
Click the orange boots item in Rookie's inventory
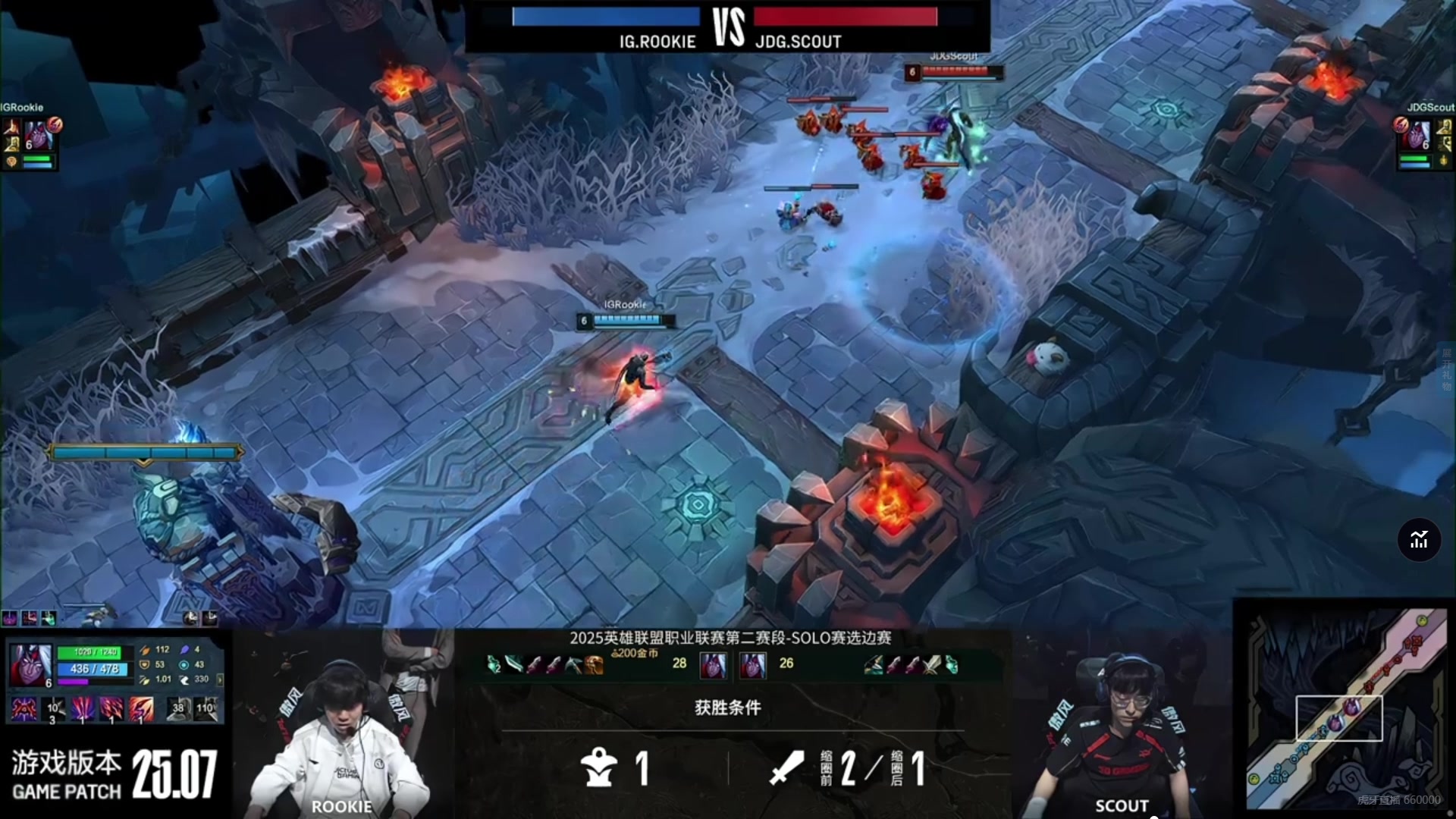point(594,665)
